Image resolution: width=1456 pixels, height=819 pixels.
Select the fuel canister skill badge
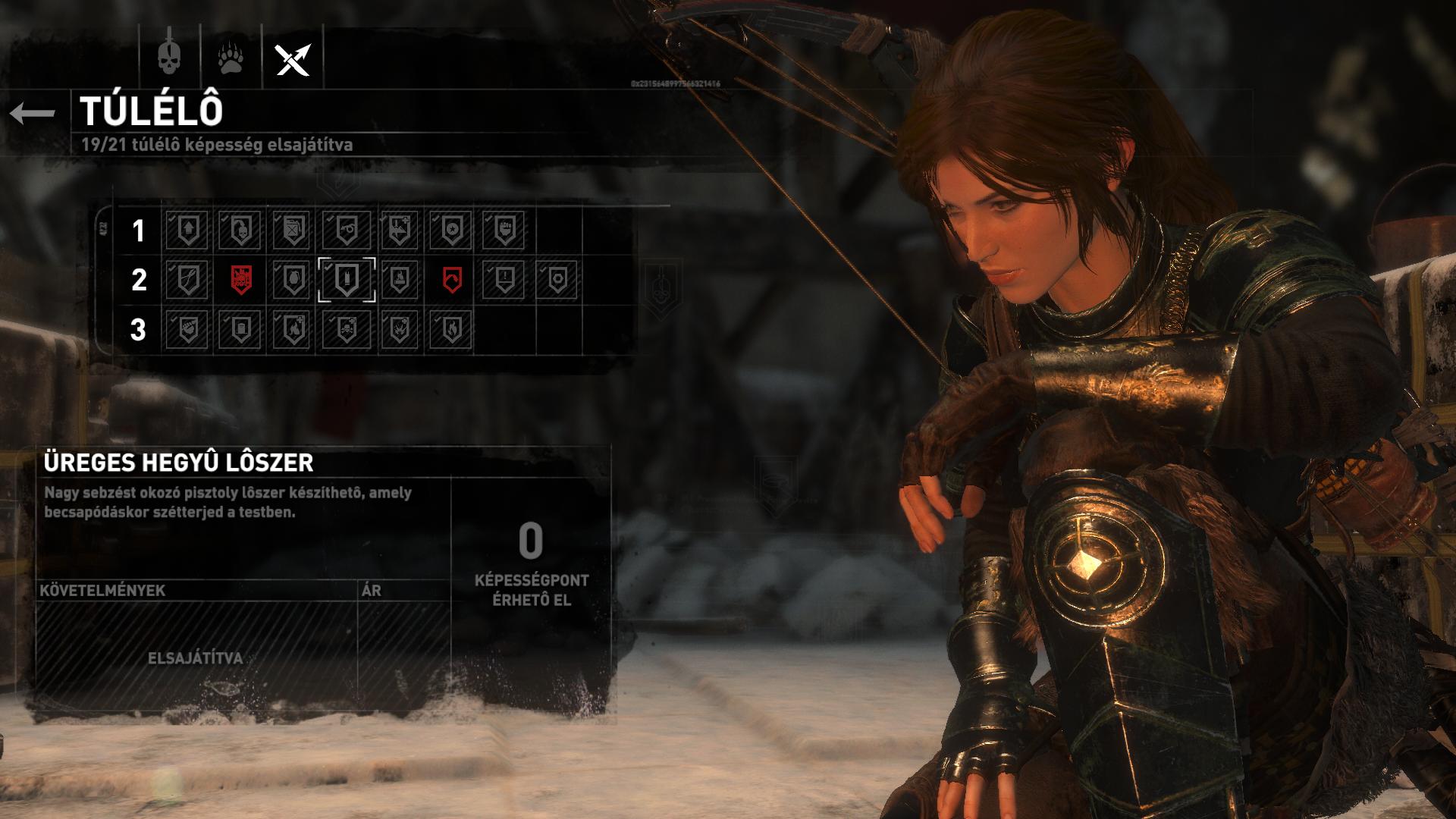[293, 230]
